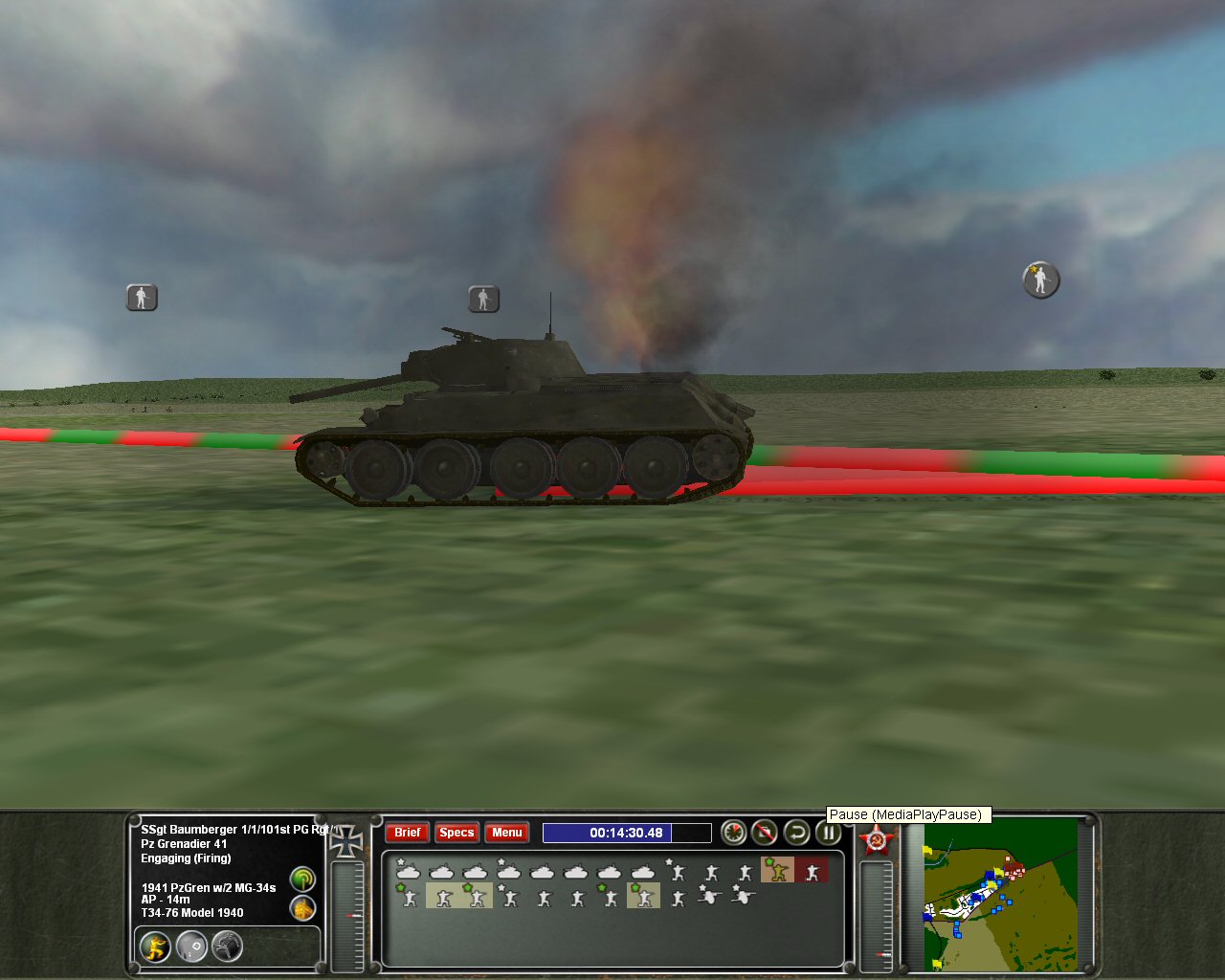
Task: Toggle the star-marked display button beside Pause controls
Action: [731, 833]
